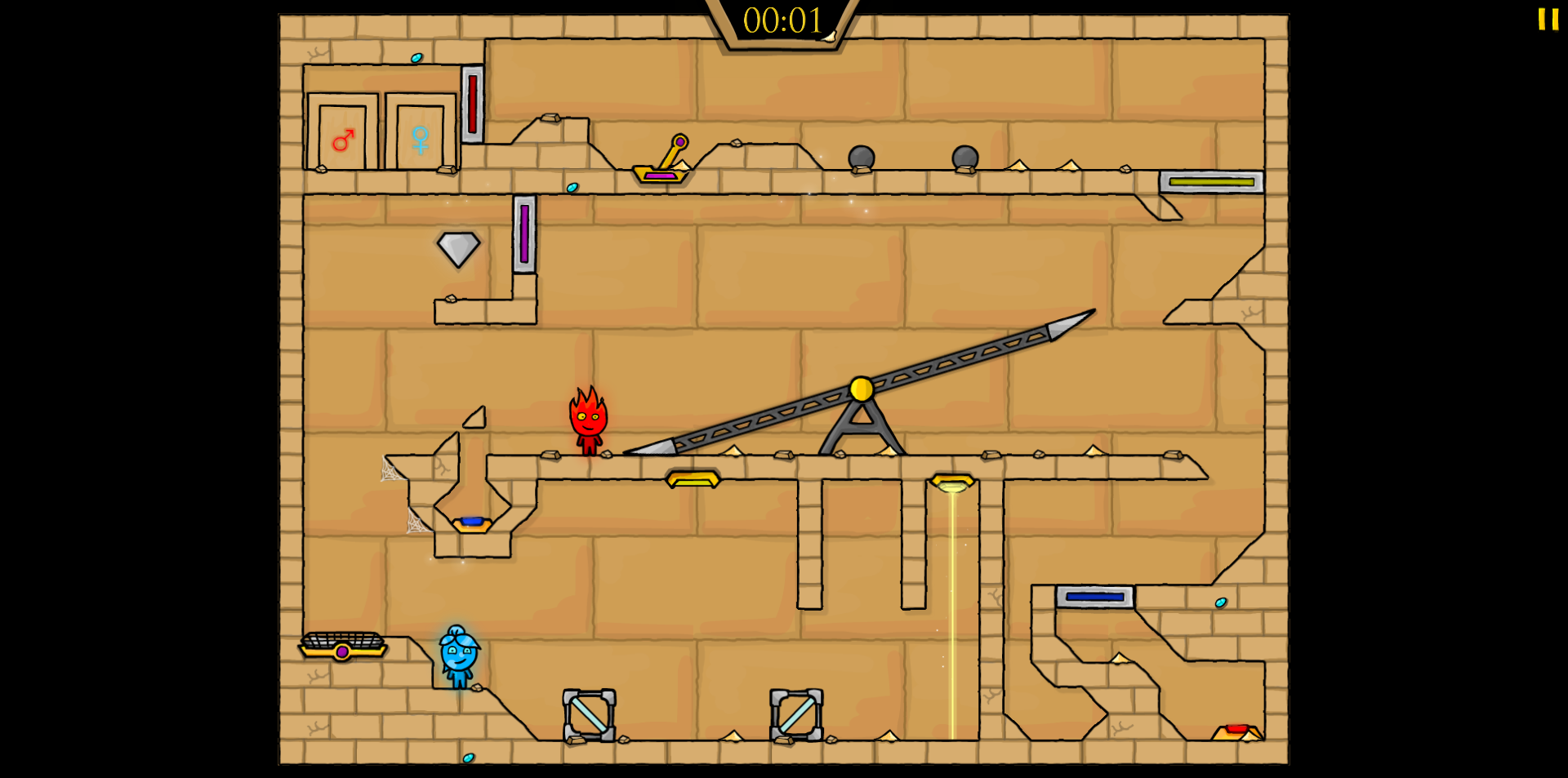Screen dimensions: 1568x778
Task: Click the door with the female symbol
Action: click(421, 135)
